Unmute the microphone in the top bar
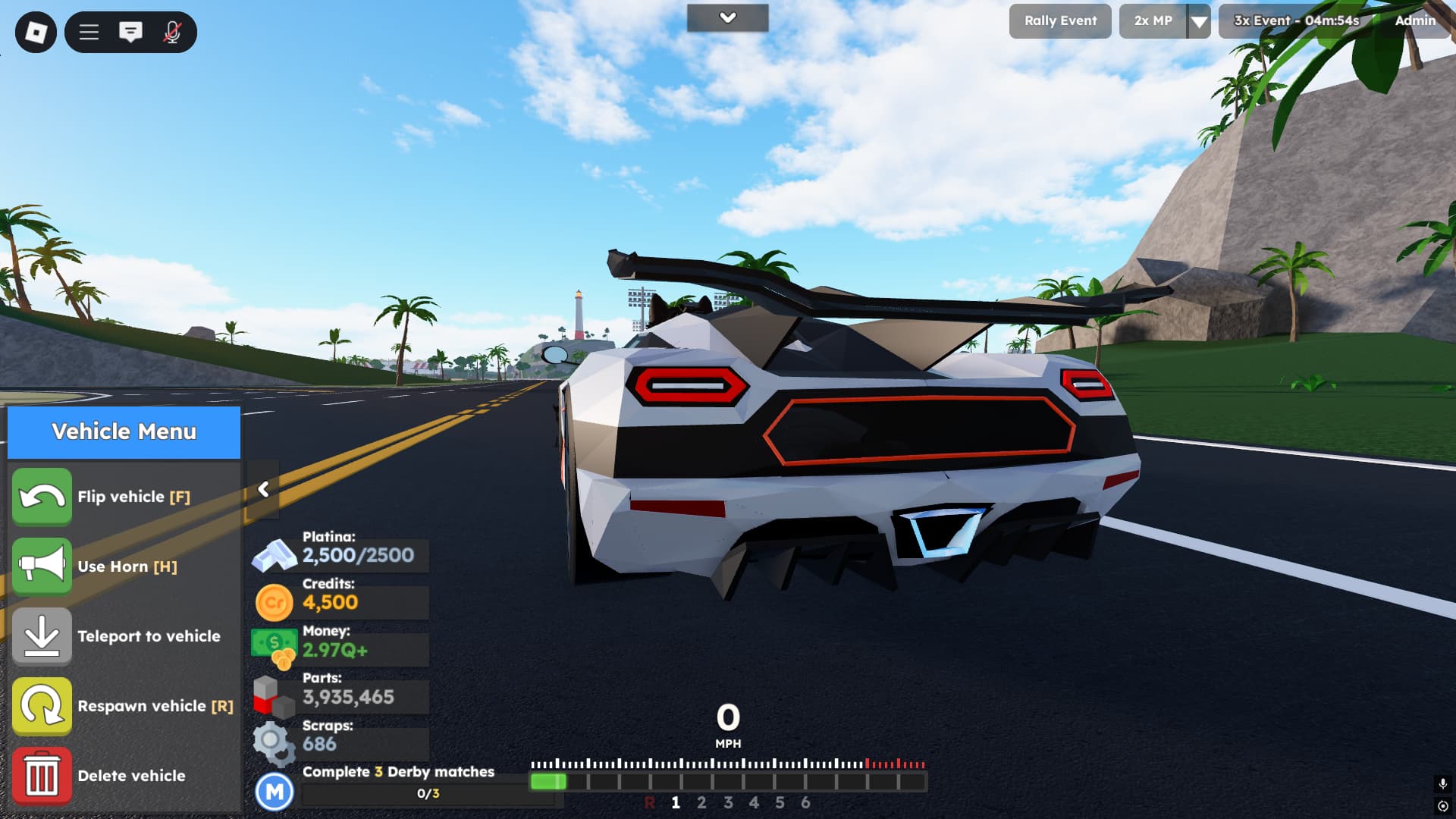Image resolution: width=1456 pixels, height=819 pixels. click(172, 32)
